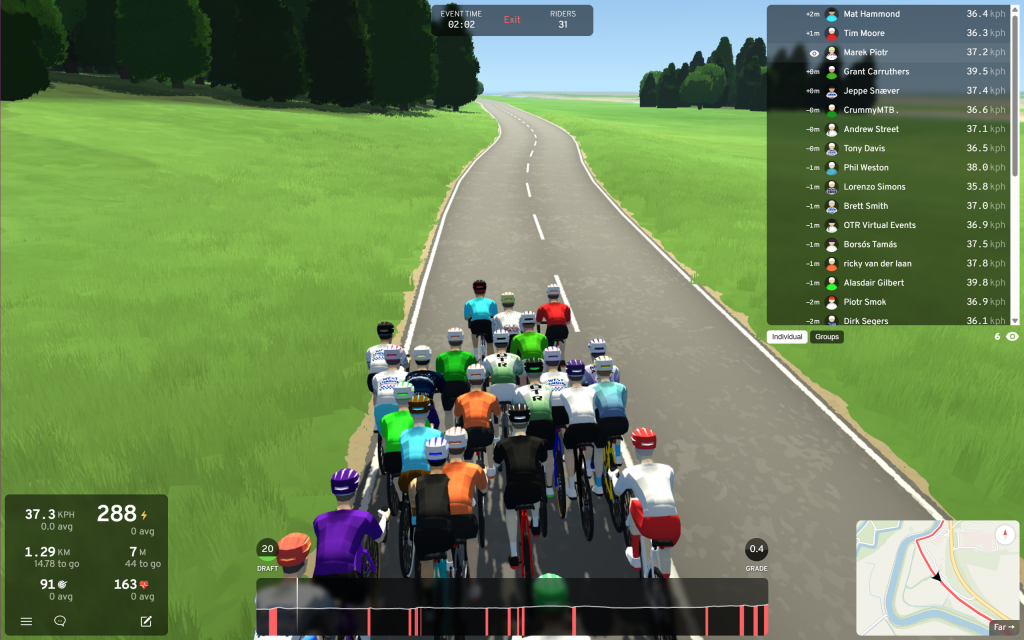Click the spectator eye icon below rider list
This screenshot has height=640, width=1024.
coord(1012,337)
